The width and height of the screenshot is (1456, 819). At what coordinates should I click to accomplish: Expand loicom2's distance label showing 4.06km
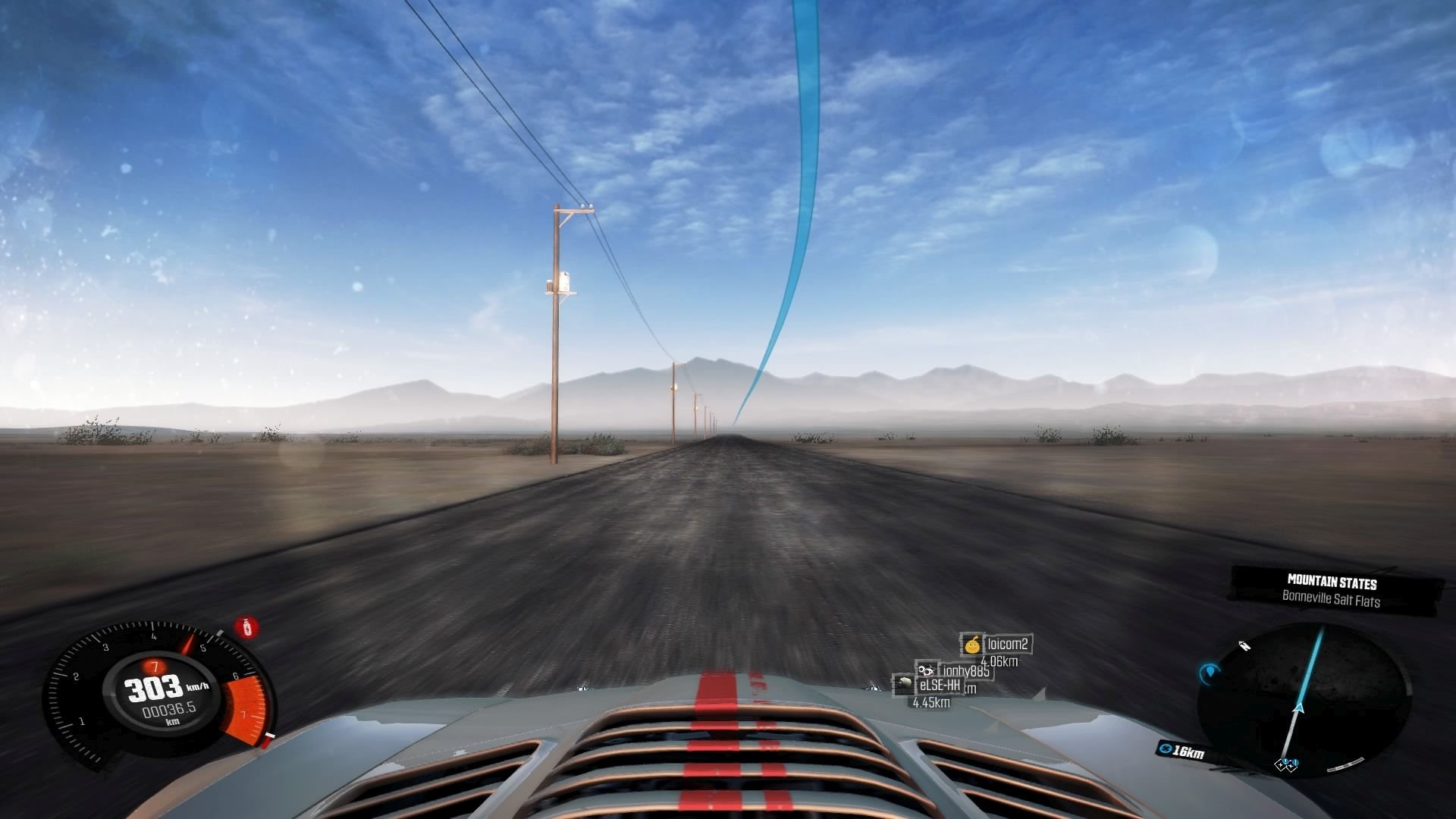tap(1001, 662)
